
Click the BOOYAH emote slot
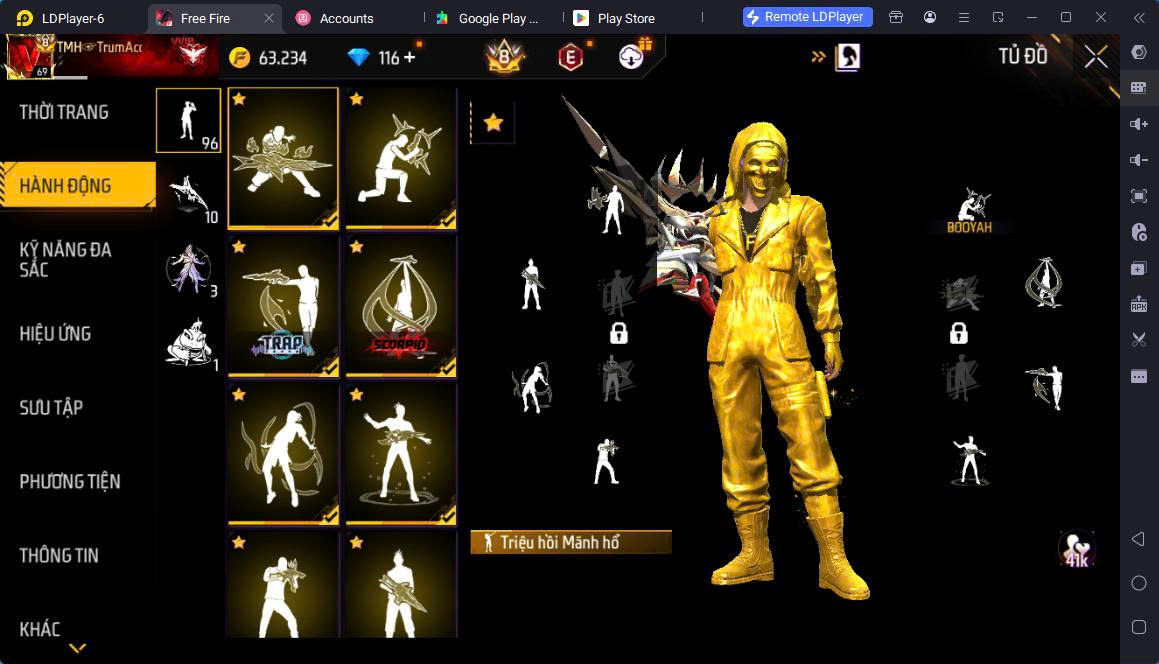click(x=969, y=210)
